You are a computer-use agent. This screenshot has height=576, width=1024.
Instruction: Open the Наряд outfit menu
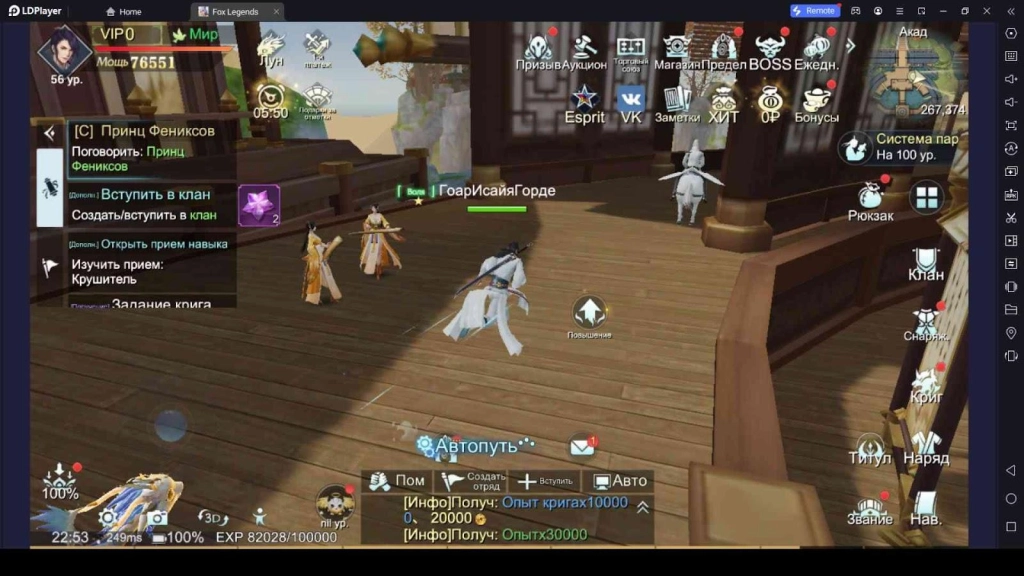point(926,447)
